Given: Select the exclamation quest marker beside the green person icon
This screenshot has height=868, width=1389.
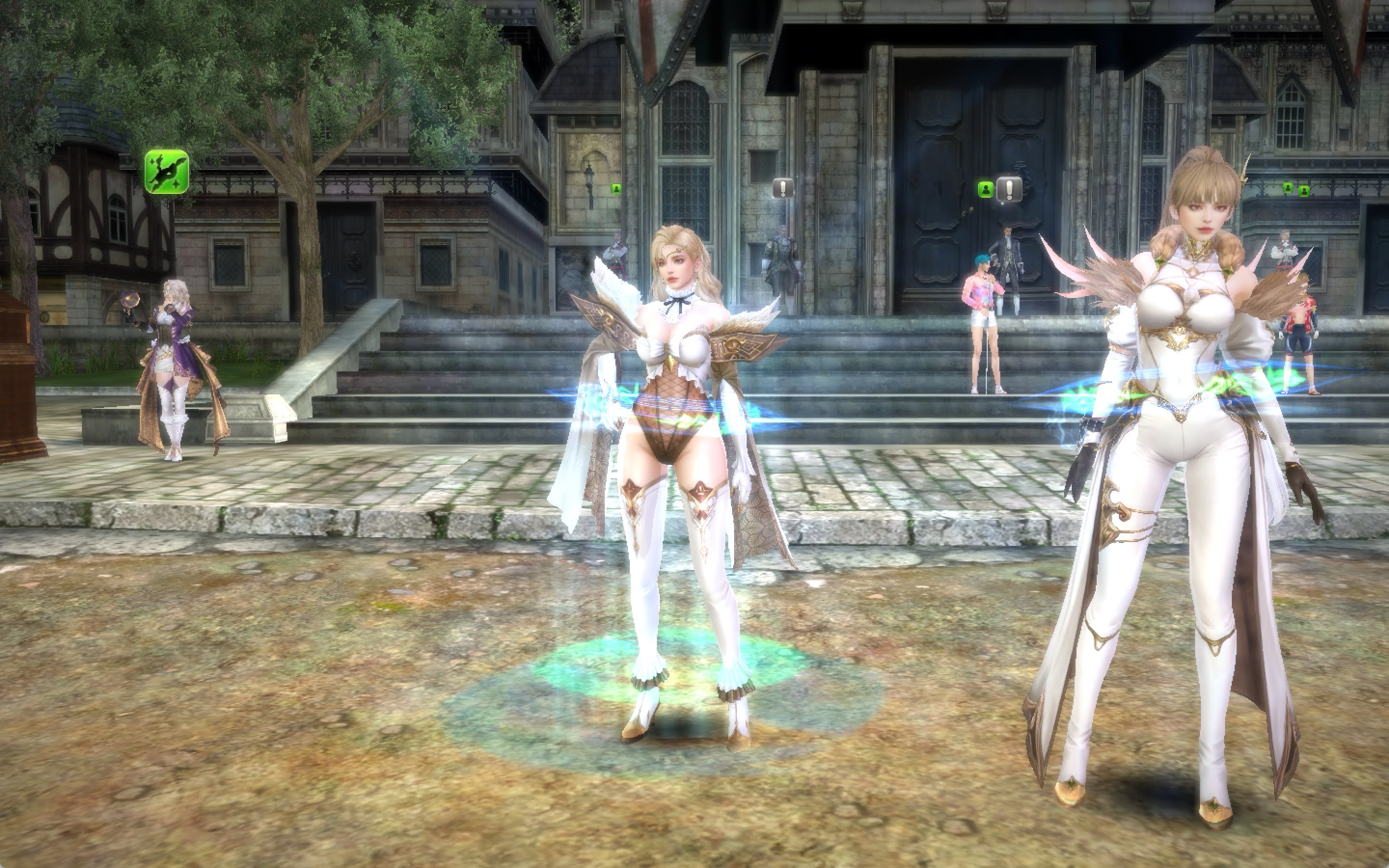Looking at the screenshot, I should point(1009,189).
